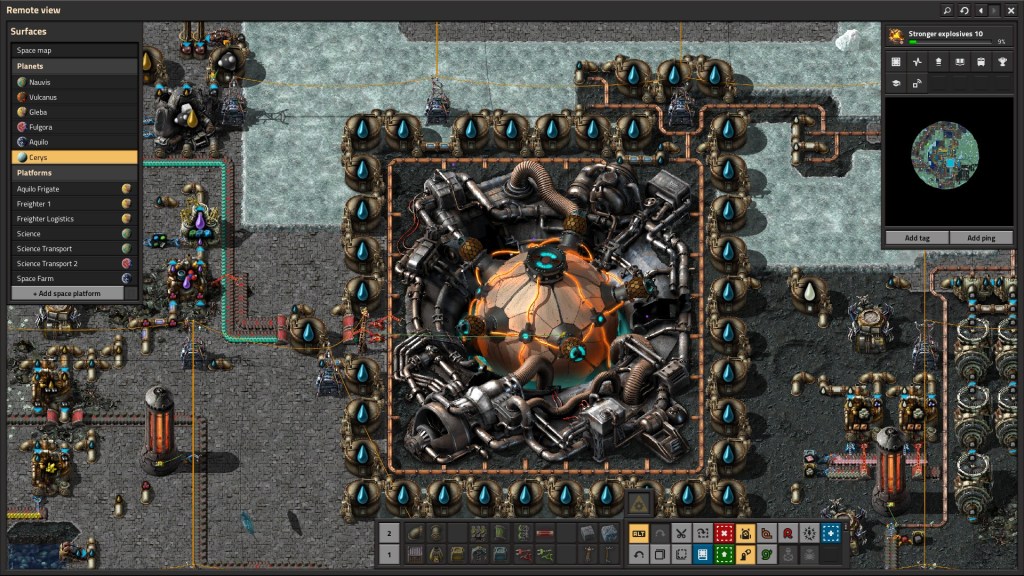The height and width of the screenshot is (576, 1024).
Task: Activate the red deconstruction planner tool
Action: click(723, 533)
